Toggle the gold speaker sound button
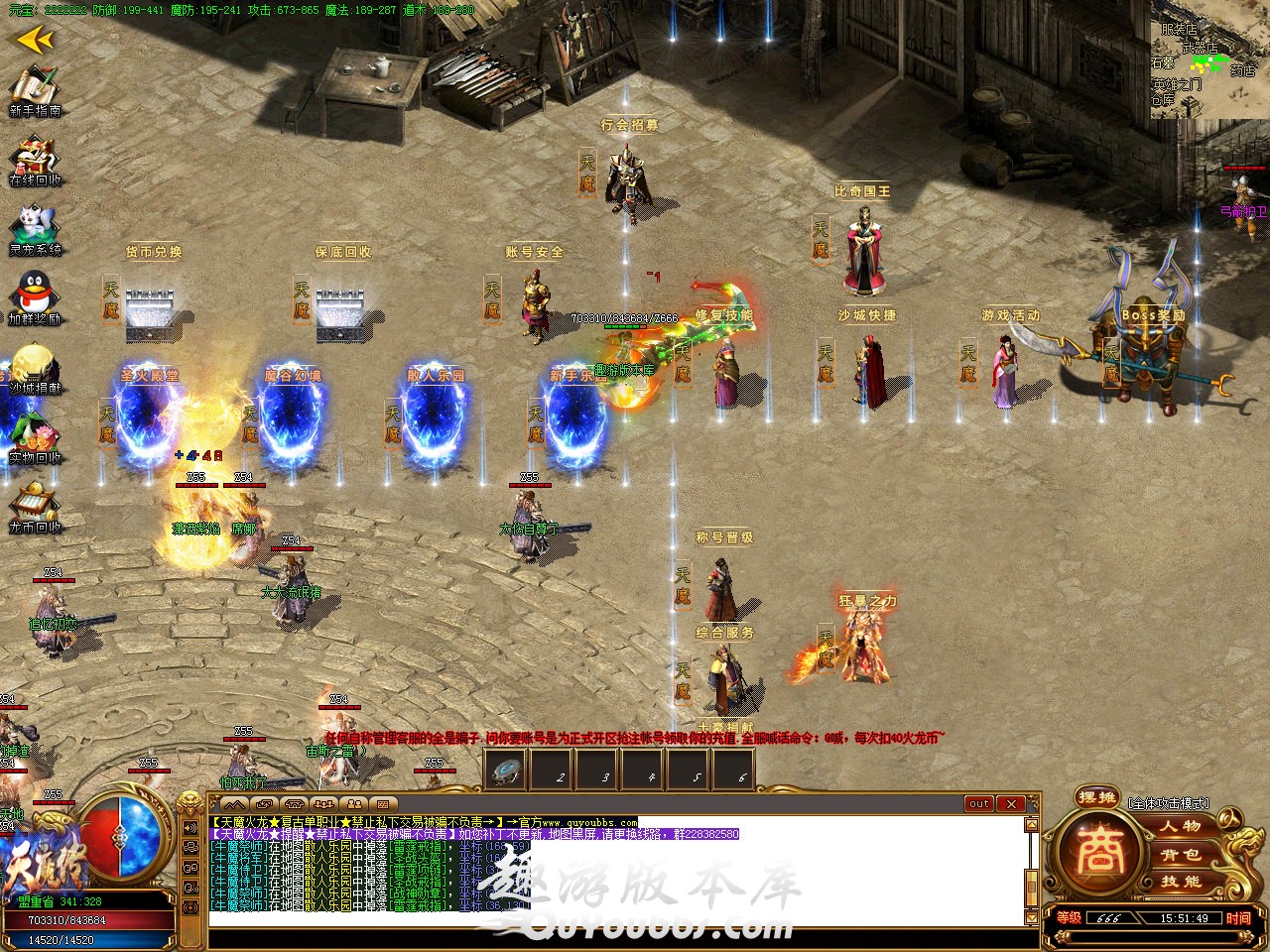This screenshot has width=1270, height=952. pyautogui.click(x=190, y=828)
